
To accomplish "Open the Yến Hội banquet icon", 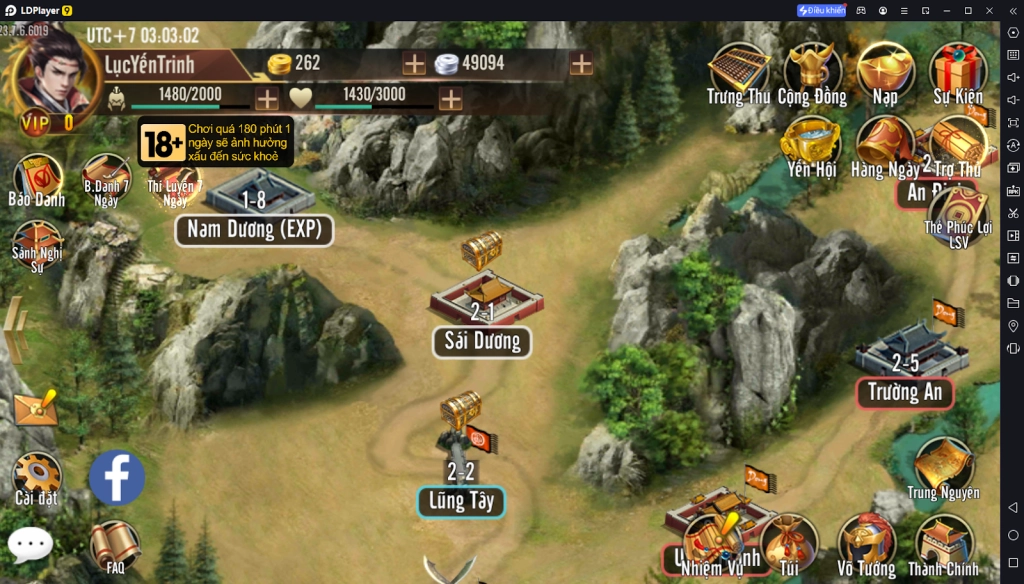I will click(x=811, y=143).
